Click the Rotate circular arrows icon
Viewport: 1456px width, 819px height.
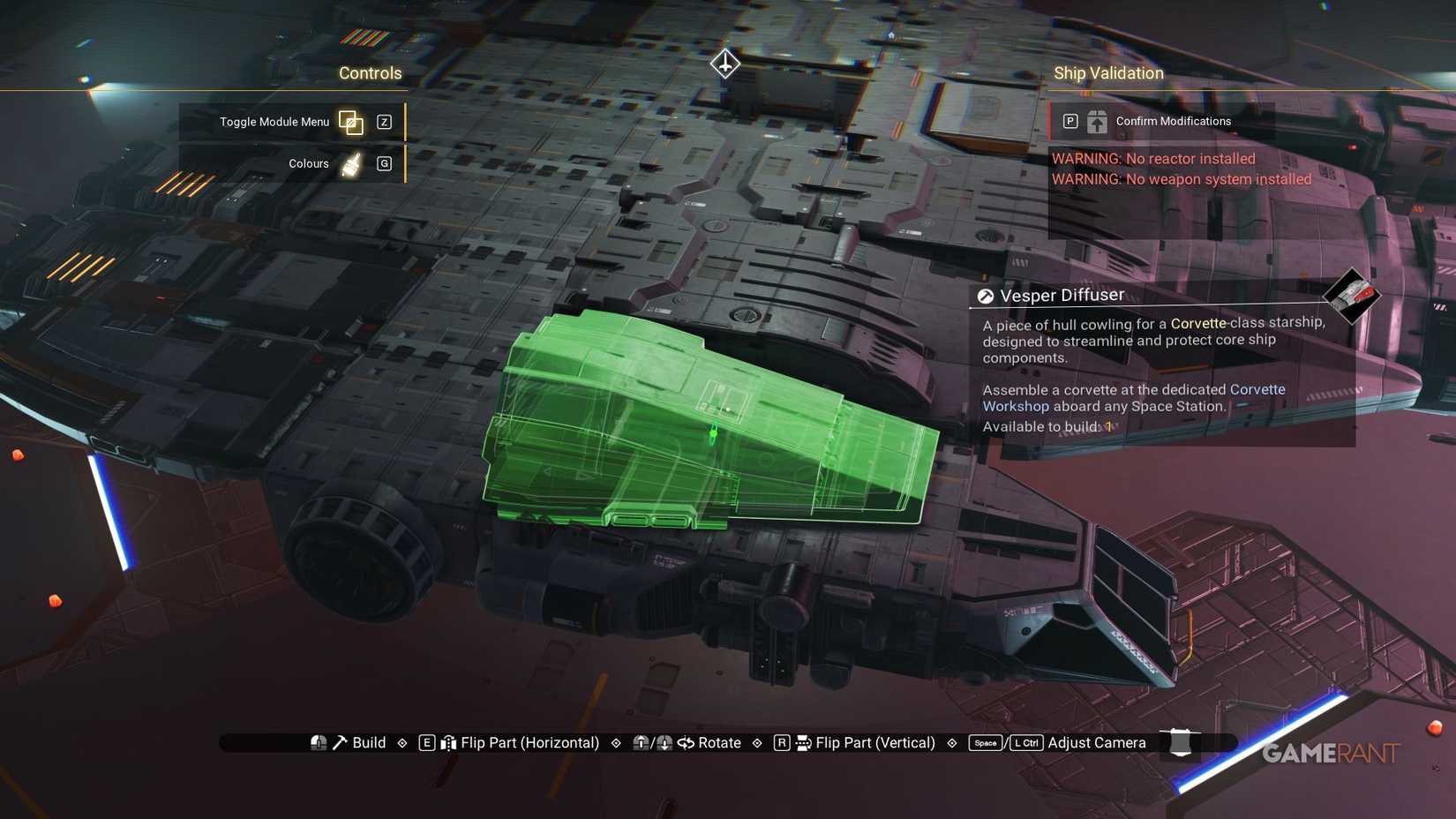[x=687, y=742]
